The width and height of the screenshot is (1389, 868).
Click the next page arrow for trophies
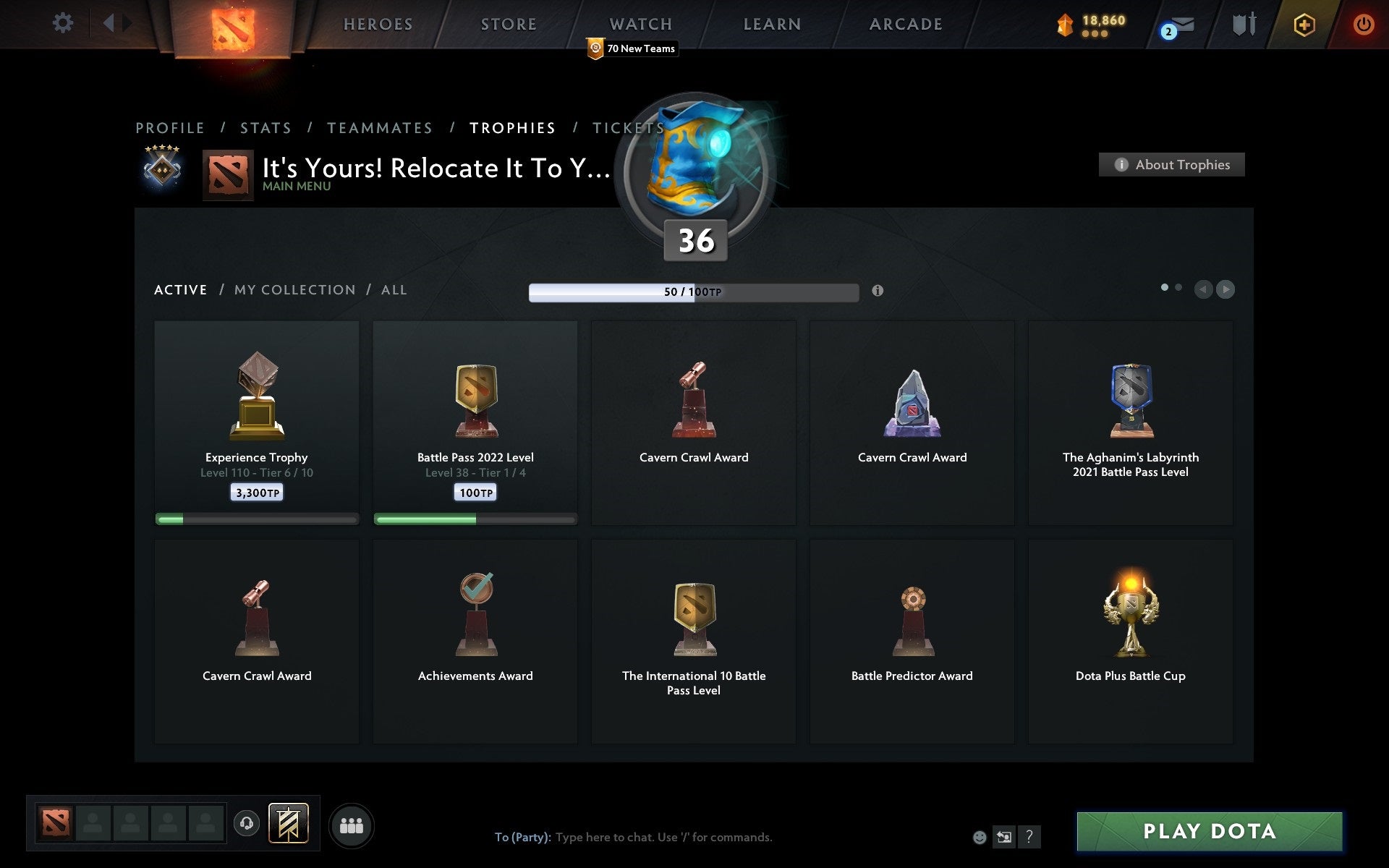1226,289
